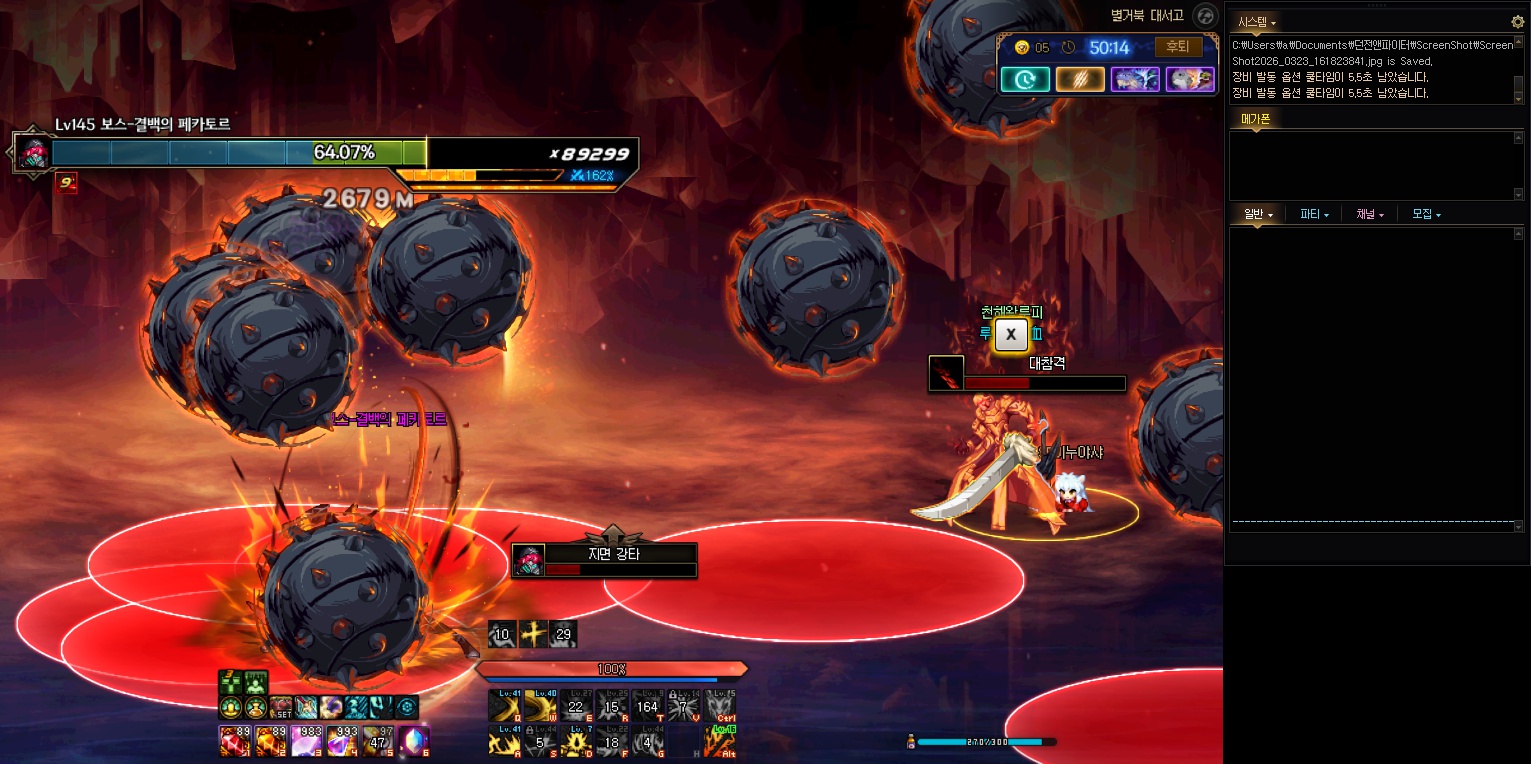1531x764 pixels.
Task: Open the chat settings gear
Action: pyautogui.click(x=1517, y=21)
